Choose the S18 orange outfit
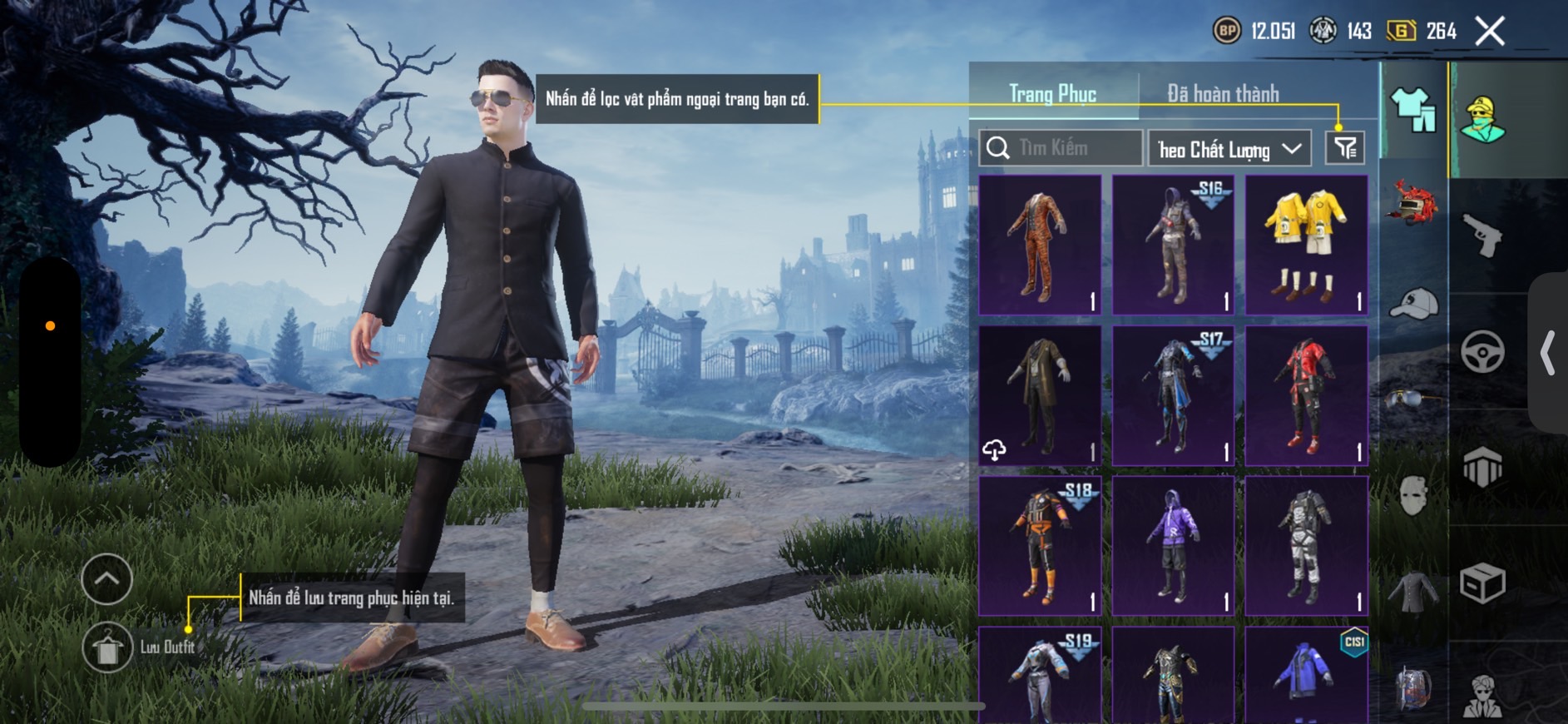 (x=1040, y=546)
